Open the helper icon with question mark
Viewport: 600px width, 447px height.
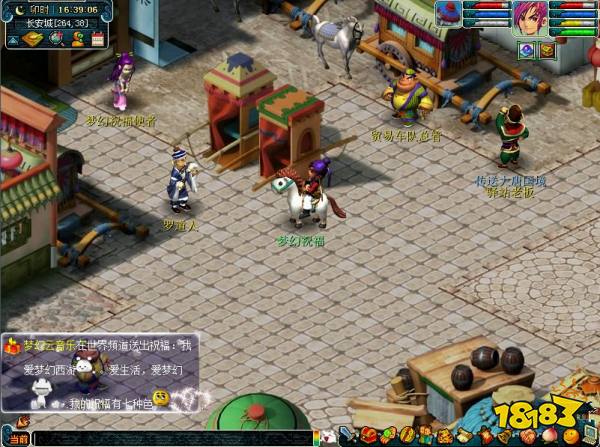(x=75, y=39)
